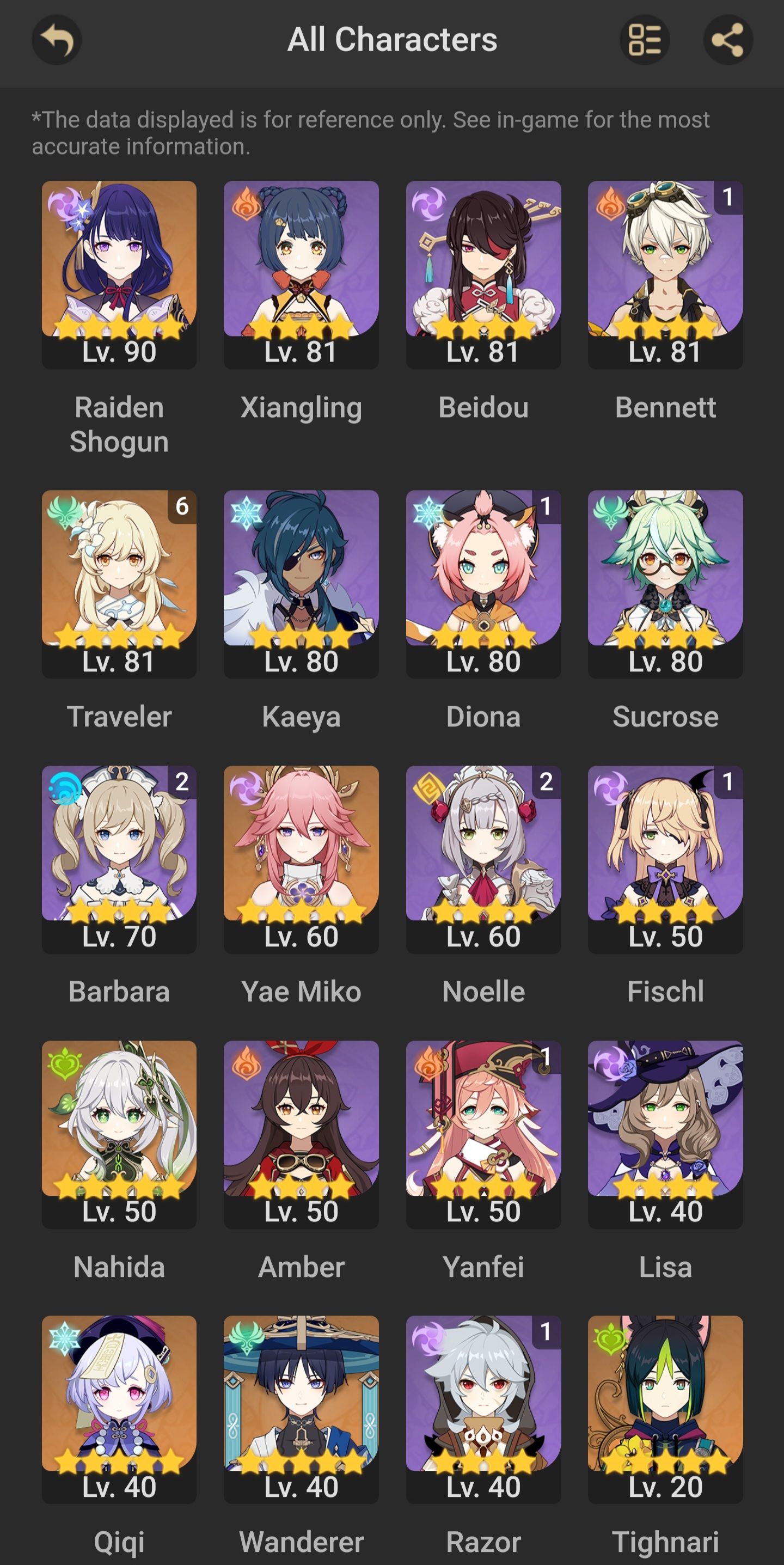Screen dimensions: 784x1565
Task: Select Bennett's character card
Action: click(665, 273)
